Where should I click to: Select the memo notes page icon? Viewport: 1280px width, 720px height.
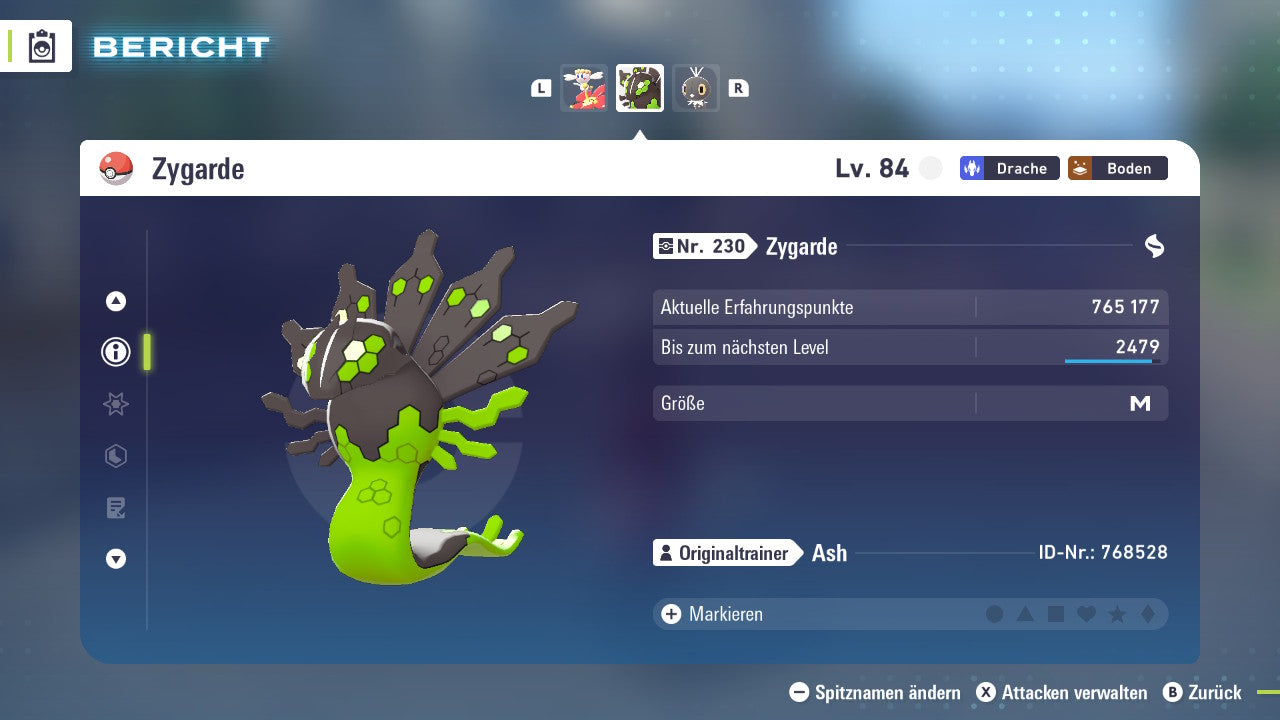[115, 508]
